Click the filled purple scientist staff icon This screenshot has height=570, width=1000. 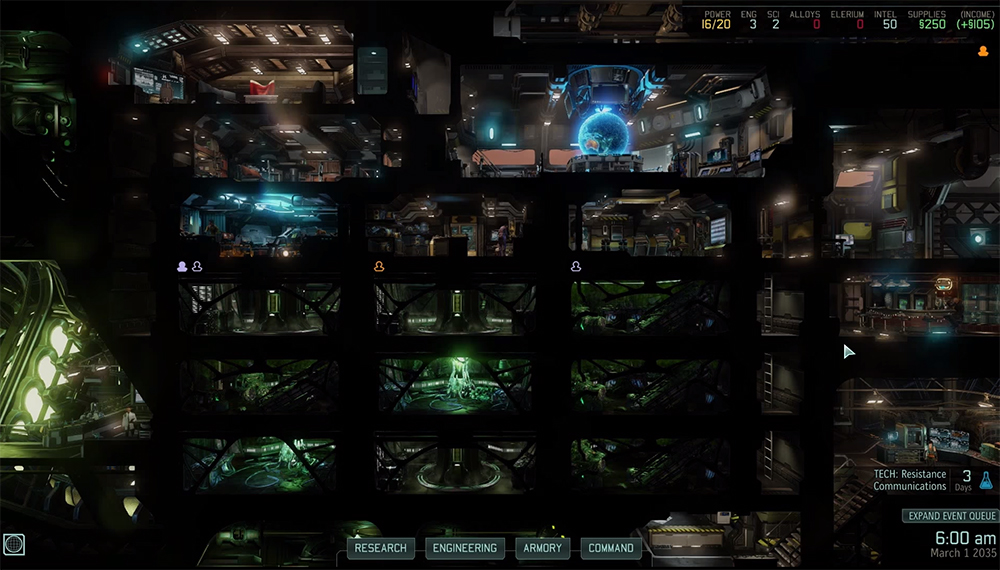click(182, 267)
